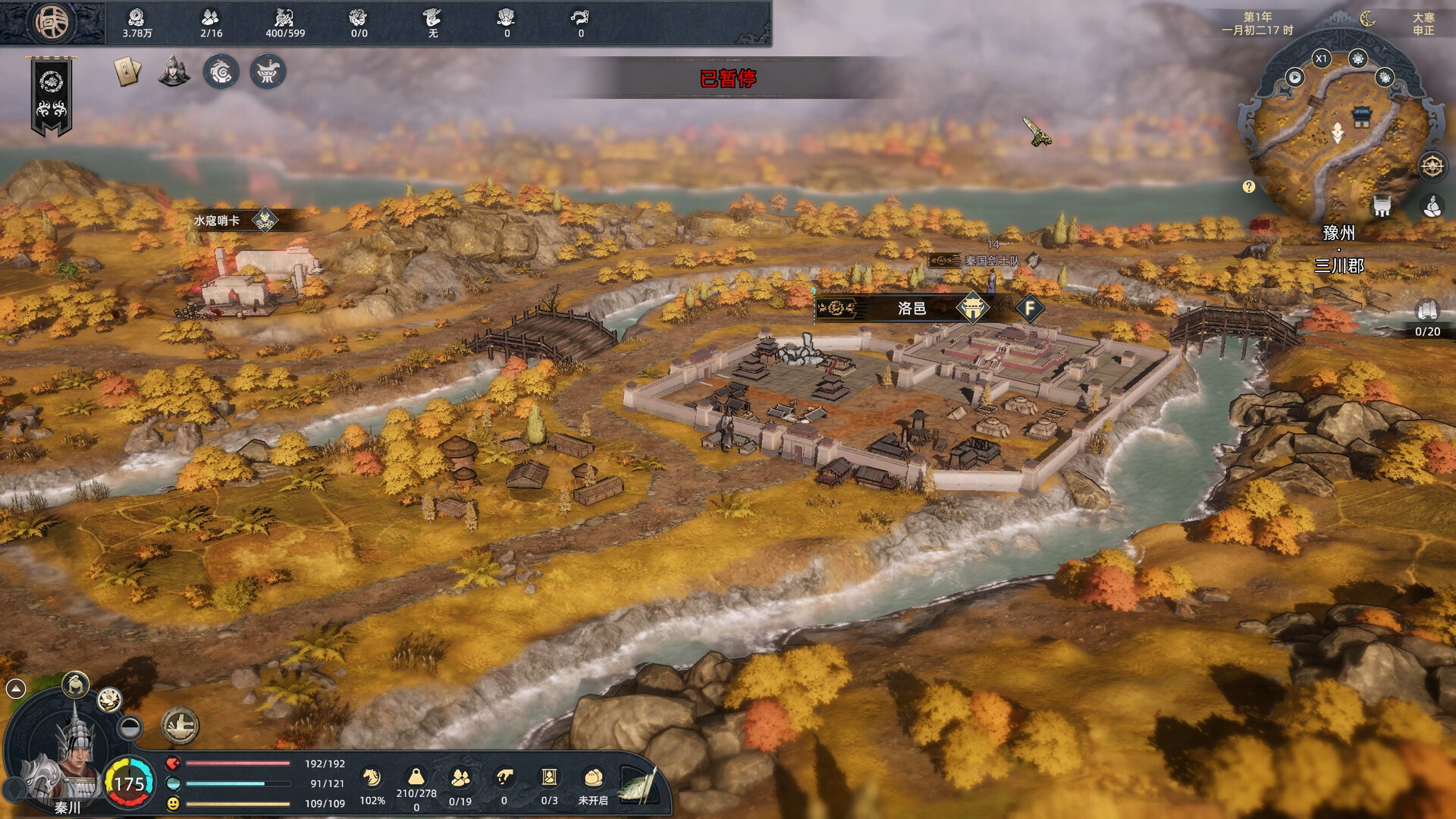
Task: Click the helmet icon above portrait
Action: (x=75, y=685)
